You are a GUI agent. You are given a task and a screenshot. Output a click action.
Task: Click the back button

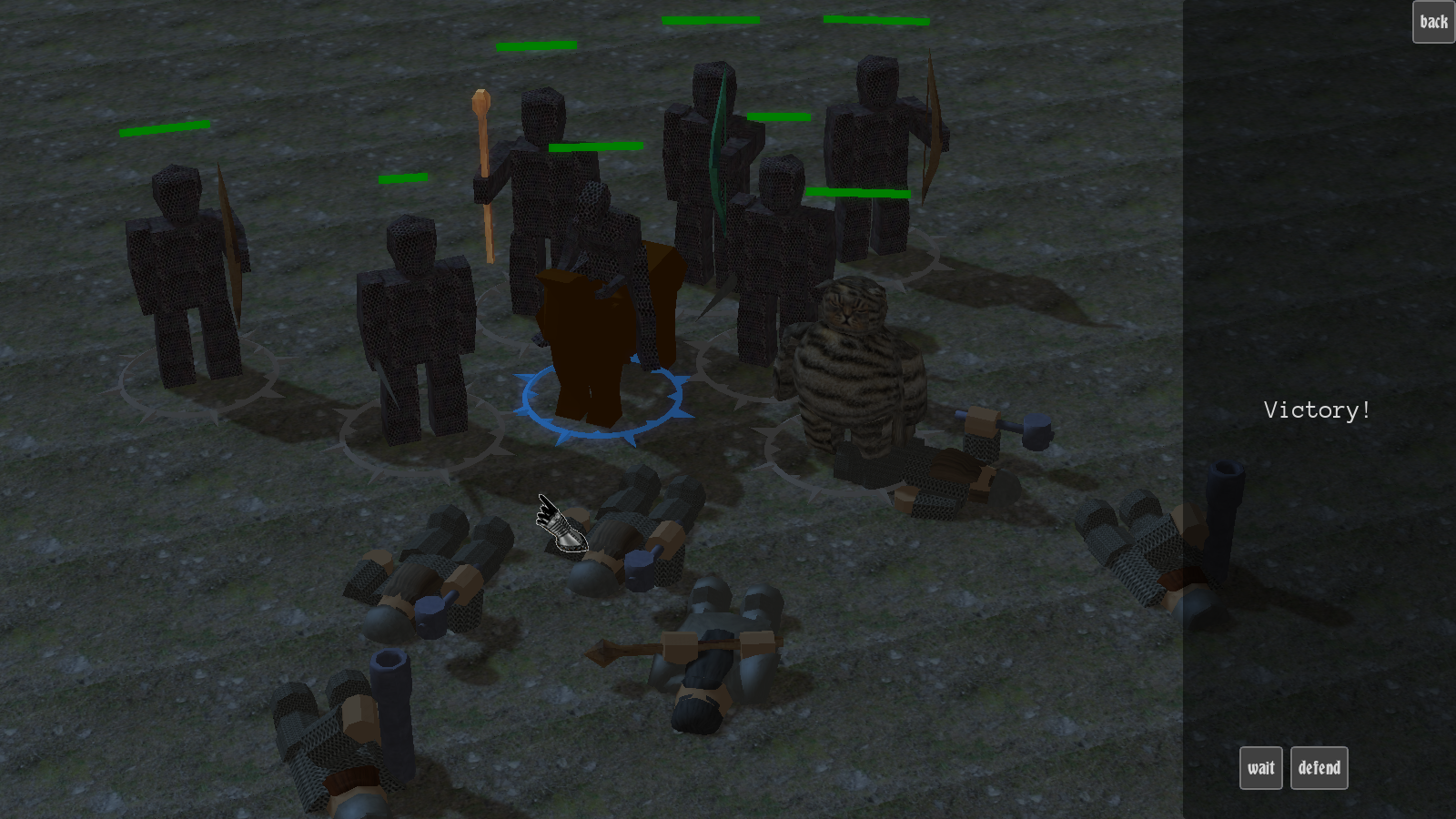point(1433,22)
